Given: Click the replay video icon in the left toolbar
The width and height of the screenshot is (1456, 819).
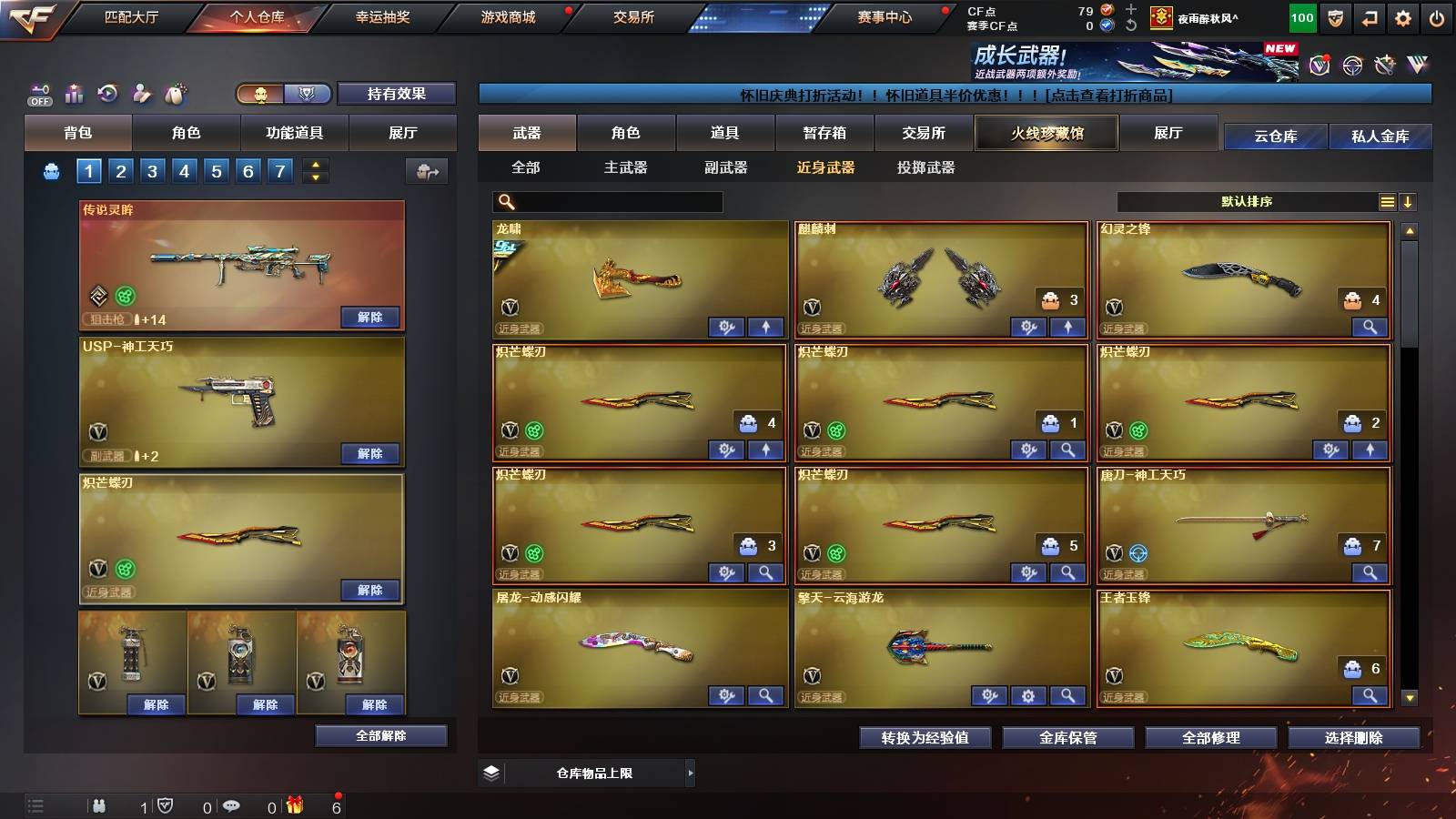Looking at the screenshot, I should tap(107, 94).
